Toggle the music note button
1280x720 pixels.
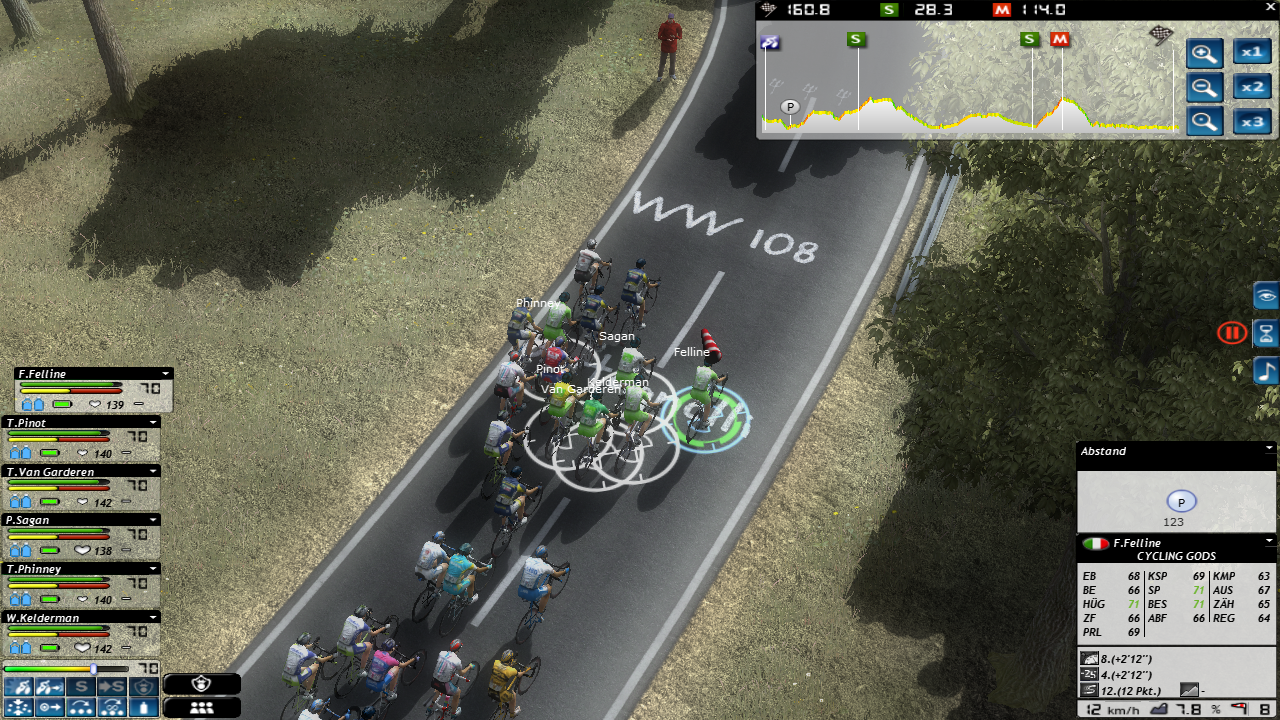[1267, 371]
